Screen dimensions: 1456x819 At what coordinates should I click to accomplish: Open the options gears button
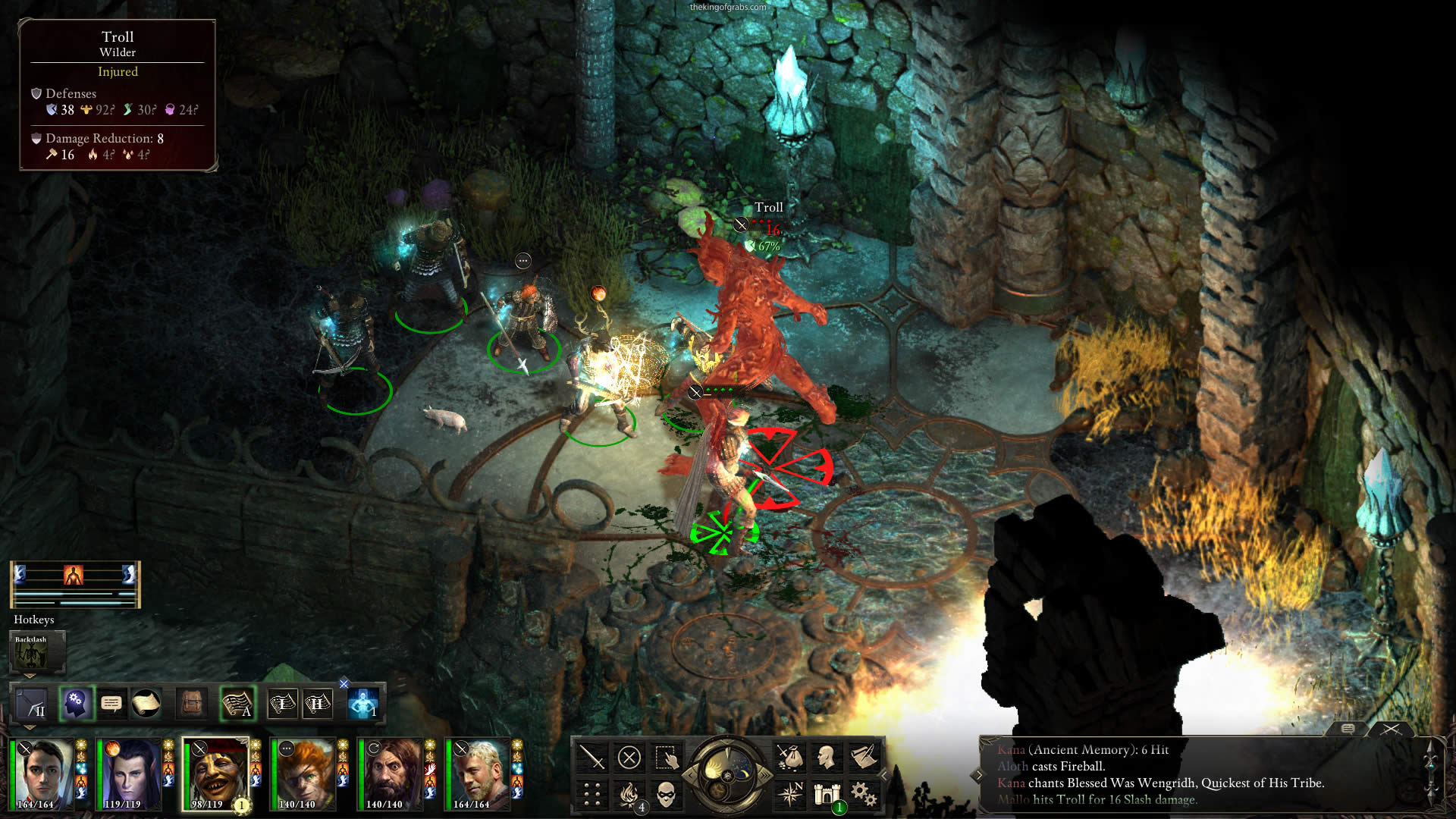[x=863, y=794]
